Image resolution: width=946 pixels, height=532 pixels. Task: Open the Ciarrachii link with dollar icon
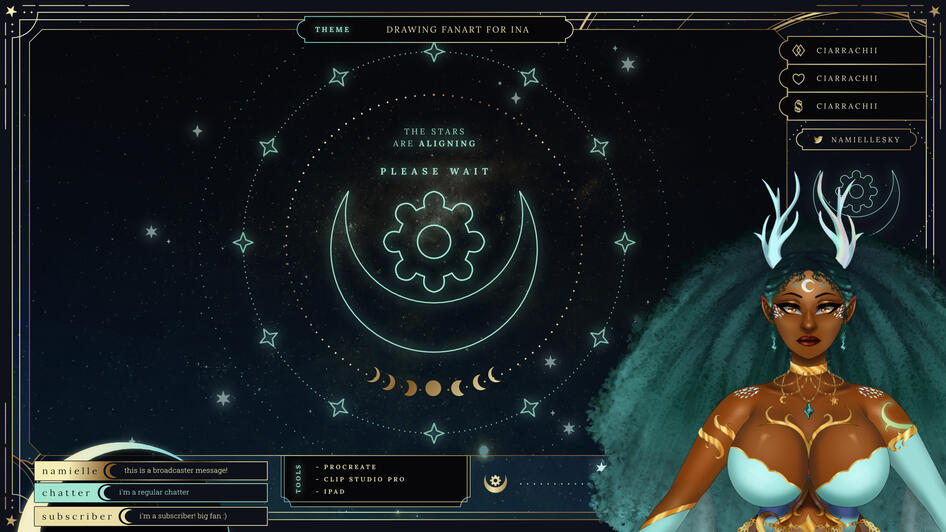point(852,106)
